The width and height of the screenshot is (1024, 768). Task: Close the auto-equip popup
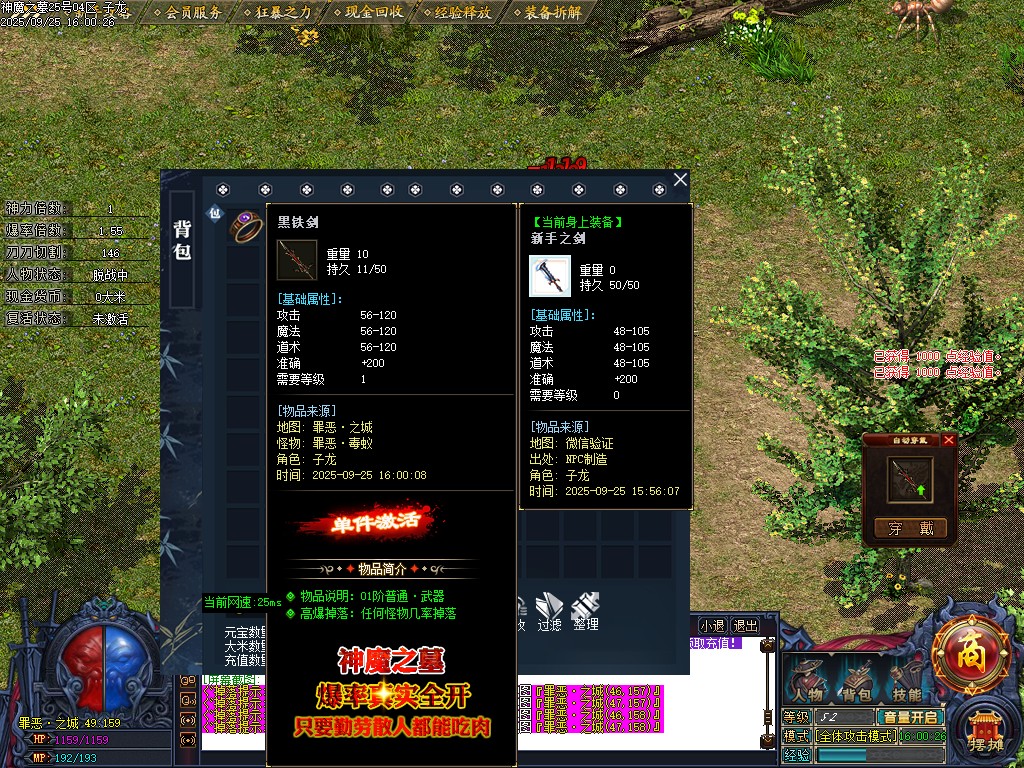tap(949, 440)
